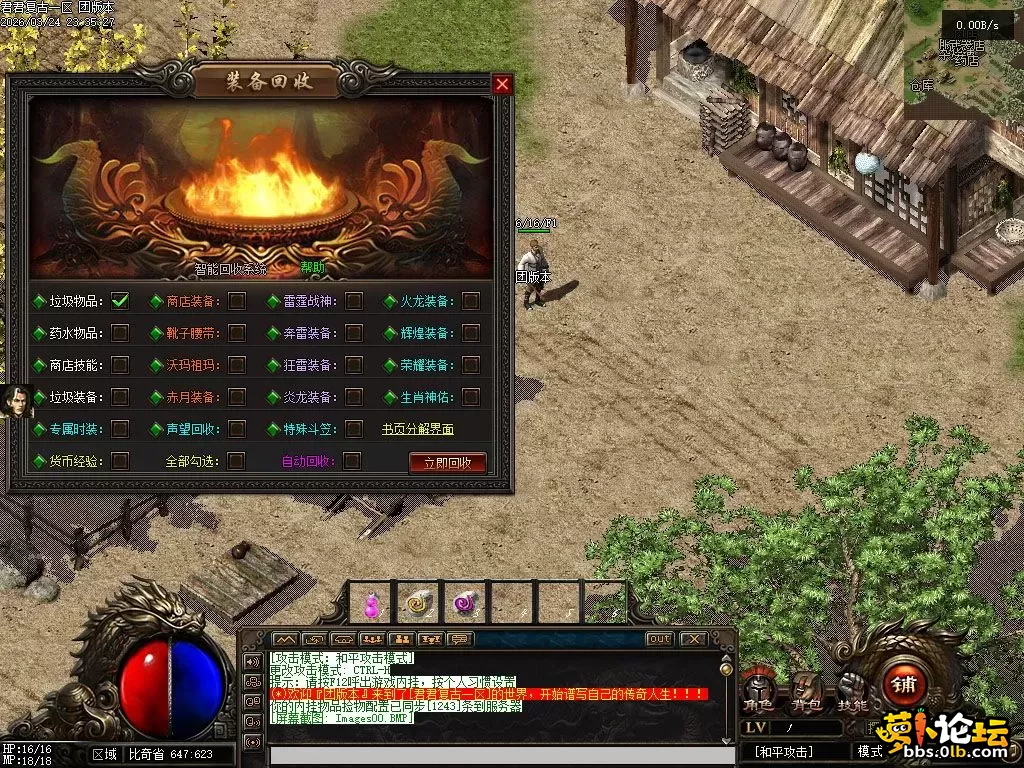Select the purple scroll hotbar slot

[465, 603]
